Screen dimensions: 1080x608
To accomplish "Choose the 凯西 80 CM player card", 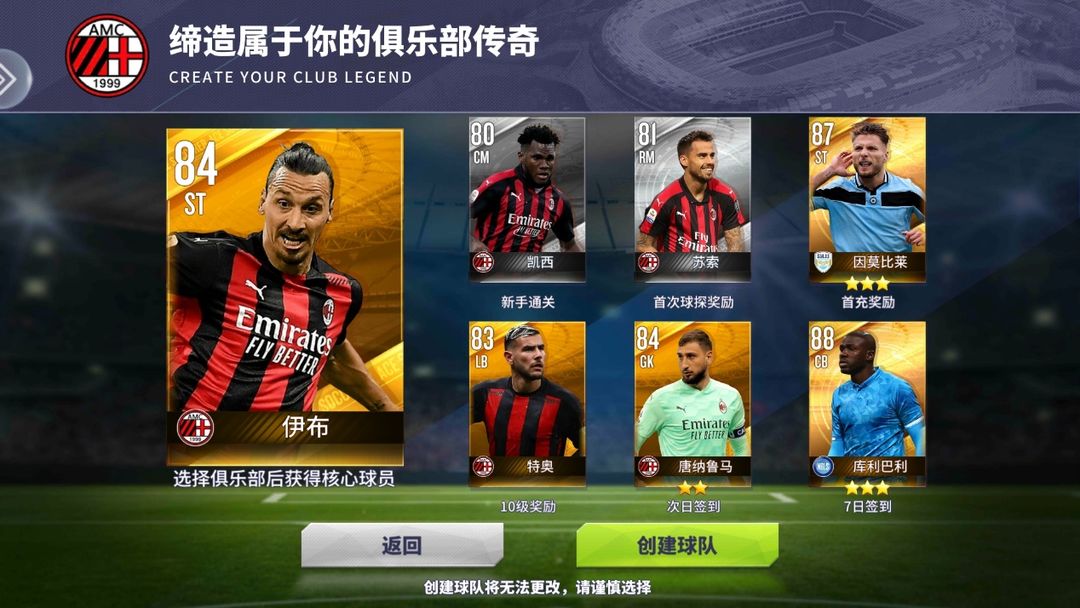I will click(x=527, y=197).
